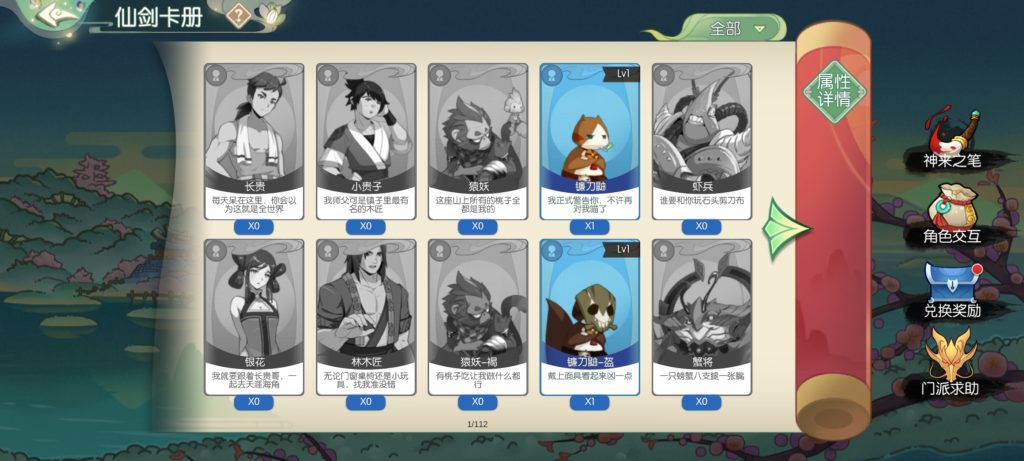
Task: Pick the 镰刀鼬-盔 Lv1 card
Action: point(590,315)
